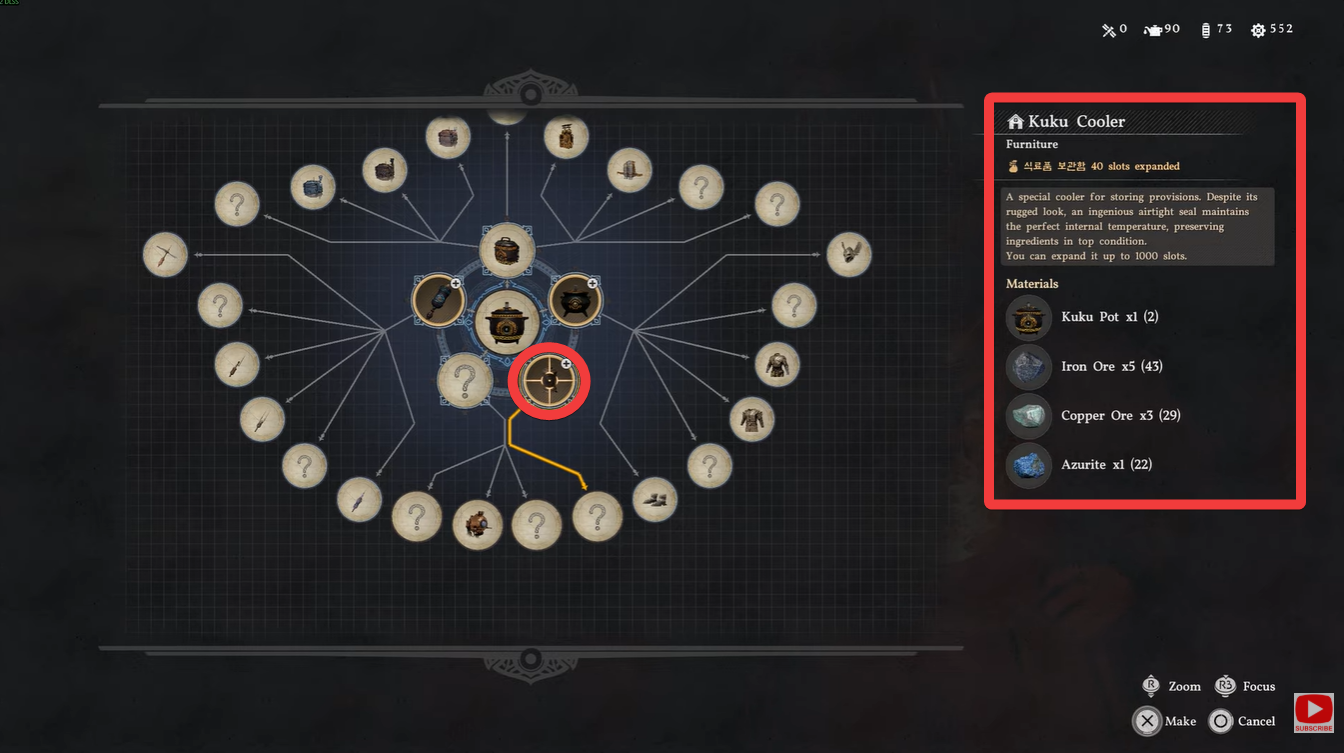
Task: Click the blue barrel furniture node
Action: (x=312, y=187)
